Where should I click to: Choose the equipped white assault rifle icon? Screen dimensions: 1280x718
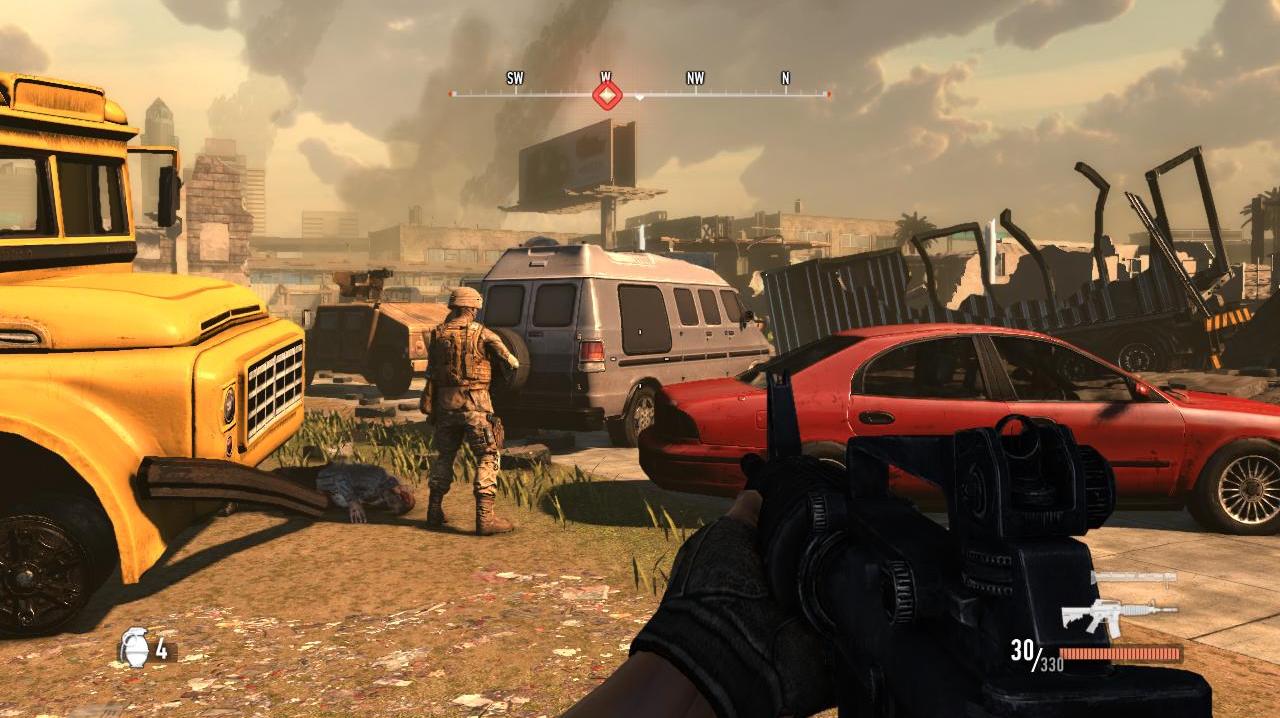pyautogui.click(x=1119, y=615)
